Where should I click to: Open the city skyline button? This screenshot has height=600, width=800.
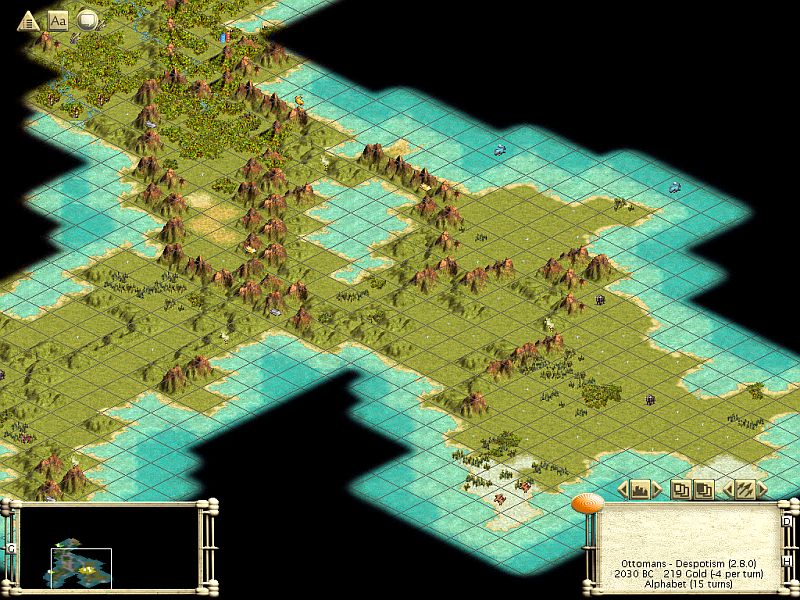640,489
